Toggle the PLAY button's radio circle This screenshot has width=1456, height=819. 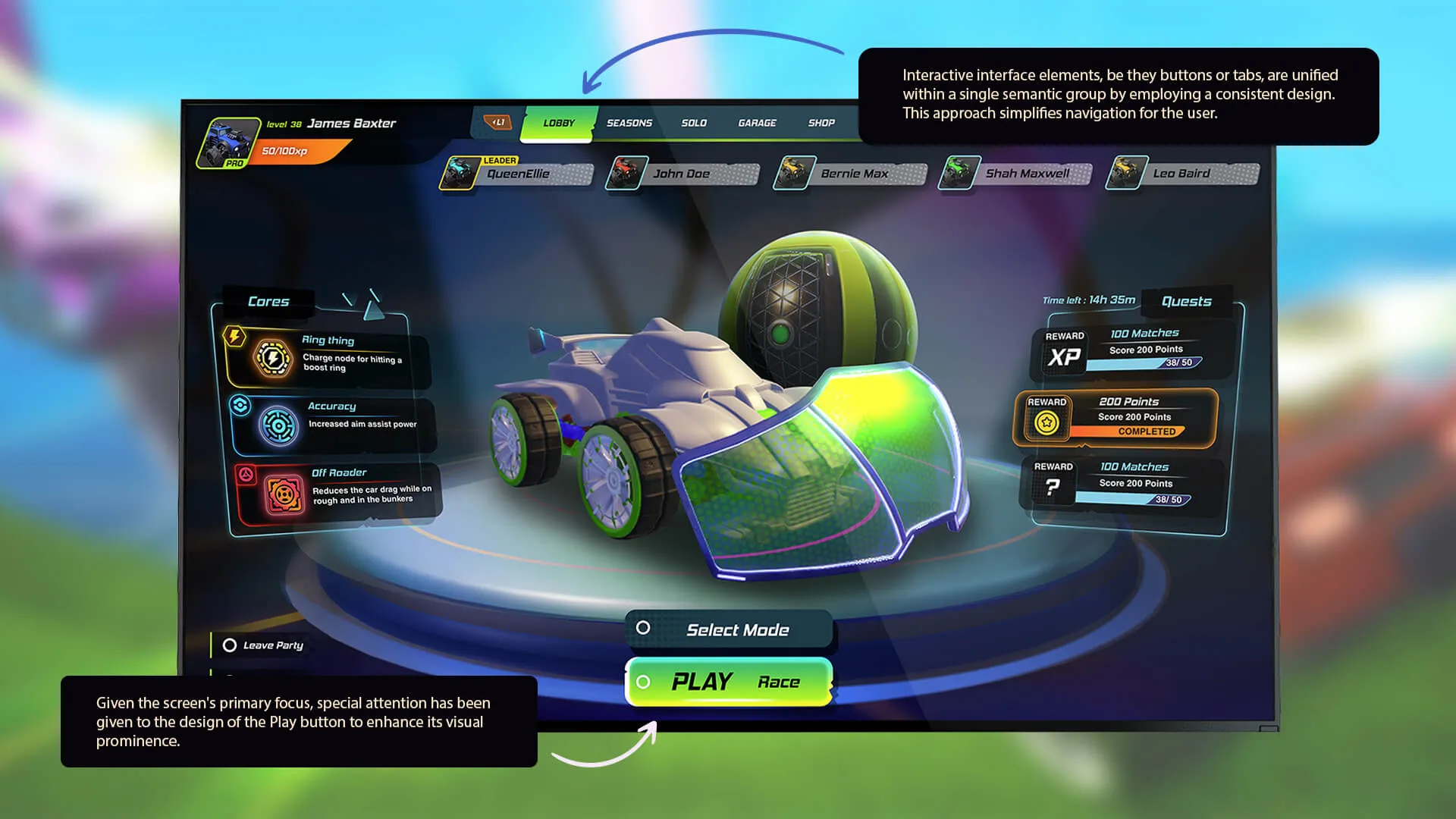(645, 681)
